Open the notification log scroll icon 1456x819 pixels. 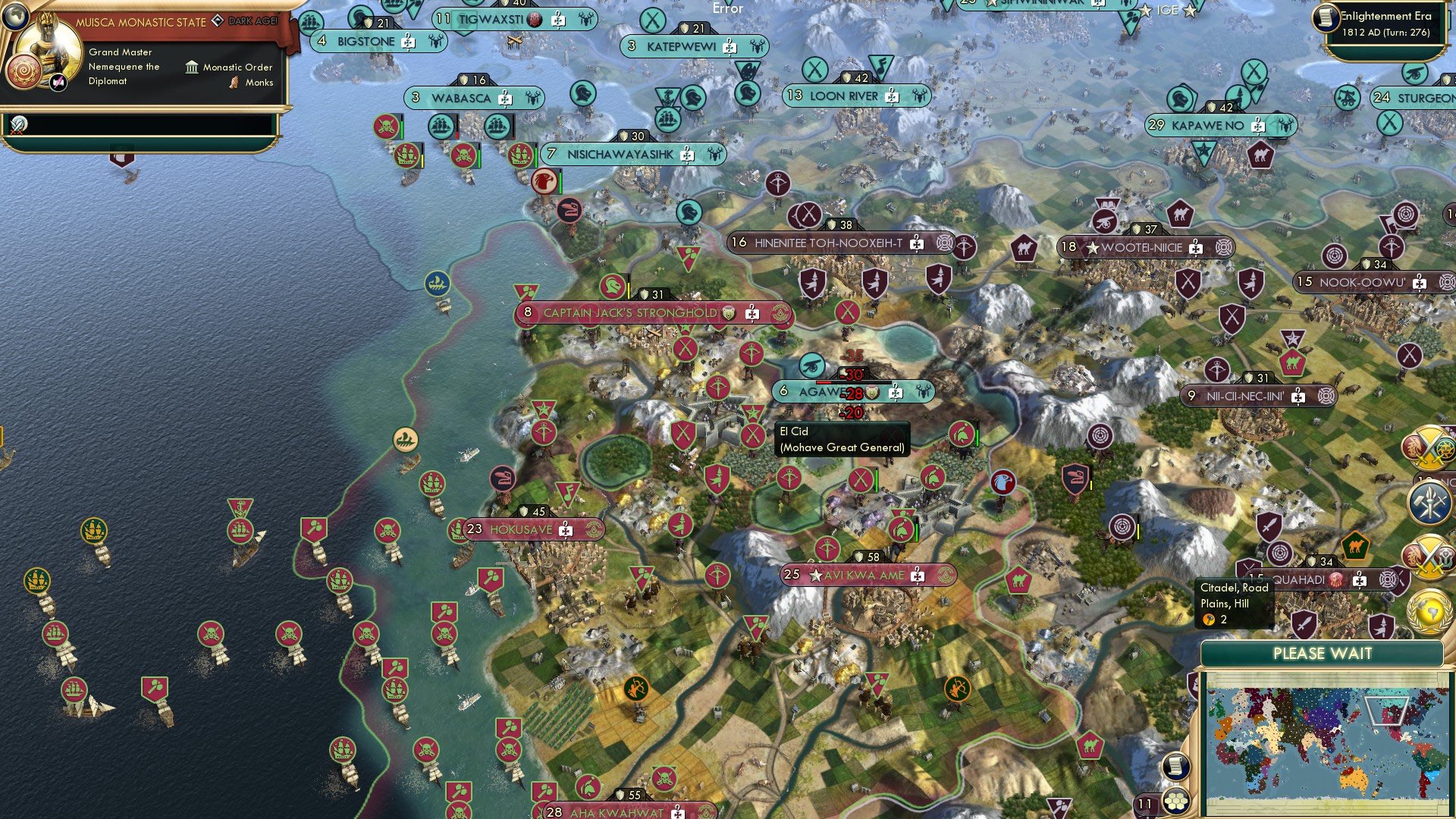click(1176, 767)
